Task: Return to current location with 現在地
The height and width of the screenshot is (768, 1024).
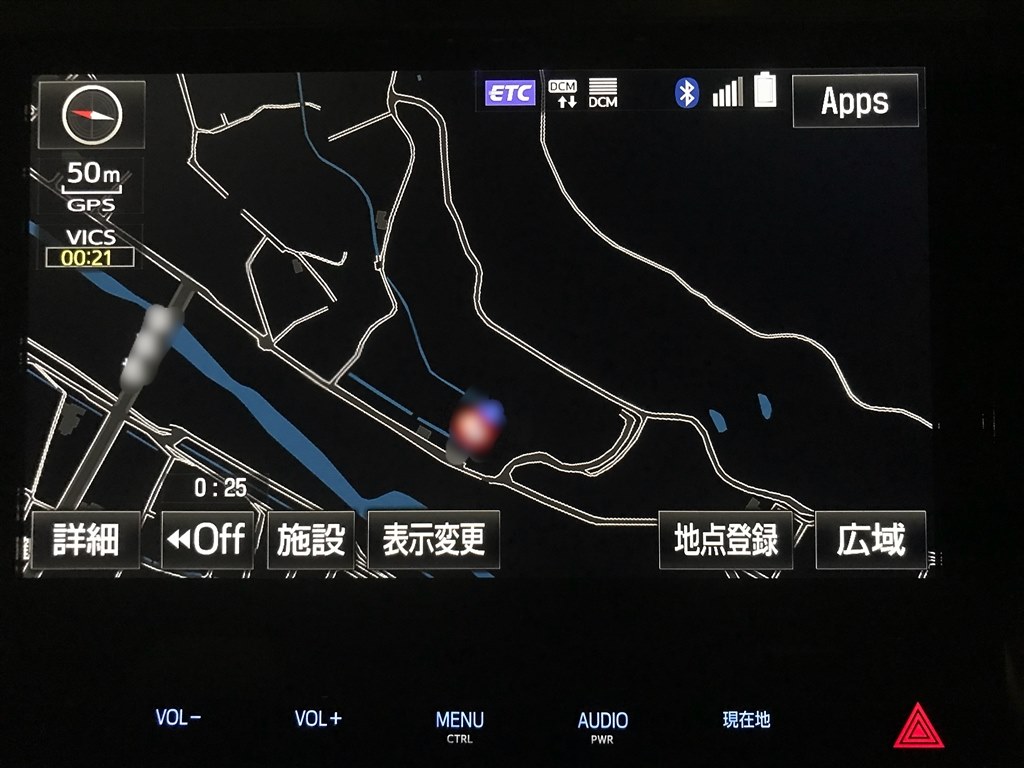Action: coord(746,719)
